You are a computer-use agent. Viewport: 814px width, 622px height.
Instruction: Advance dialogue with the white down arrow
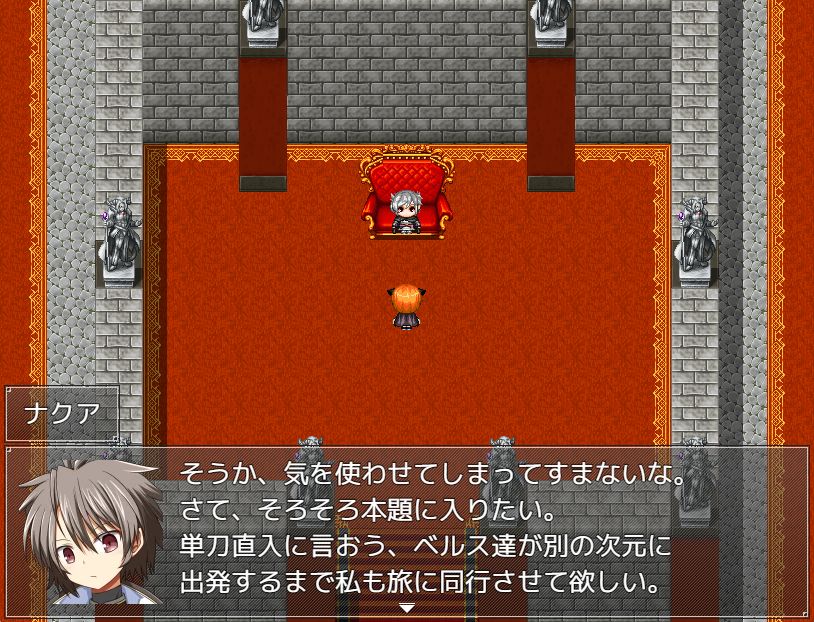pos(407,608)
